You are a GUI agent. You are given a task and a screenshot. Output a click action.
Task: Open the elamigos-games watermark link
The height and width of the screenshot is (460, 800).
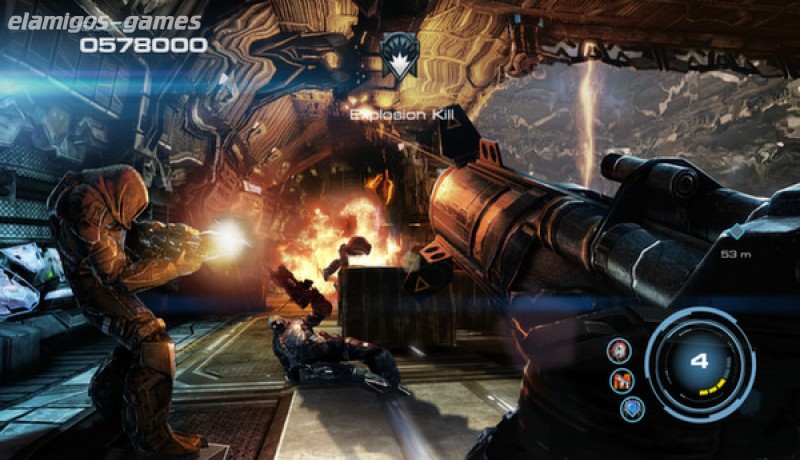coord(102,20)
